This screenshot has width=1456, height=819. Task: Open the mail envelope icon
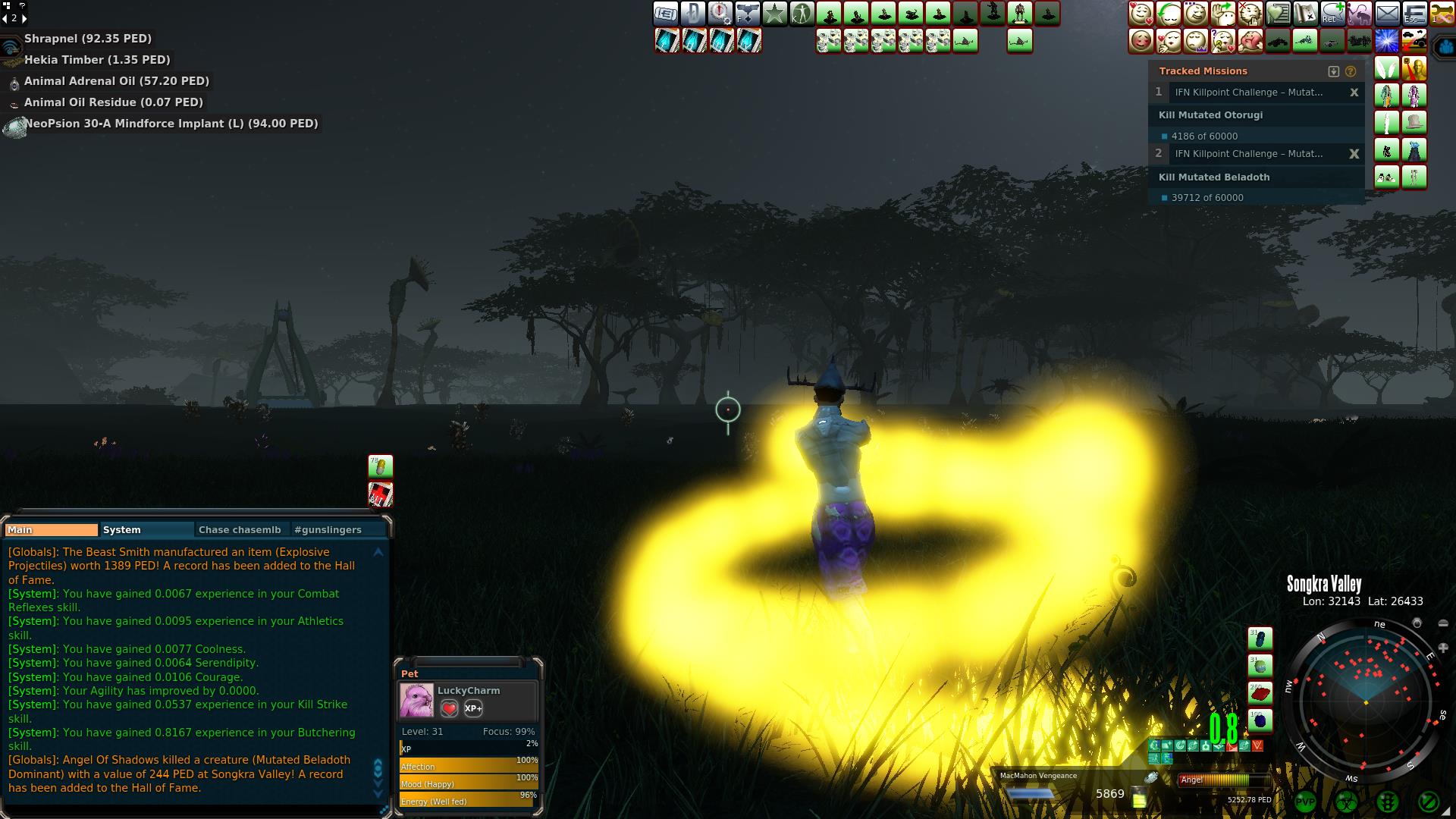[x=1387, y=14]
